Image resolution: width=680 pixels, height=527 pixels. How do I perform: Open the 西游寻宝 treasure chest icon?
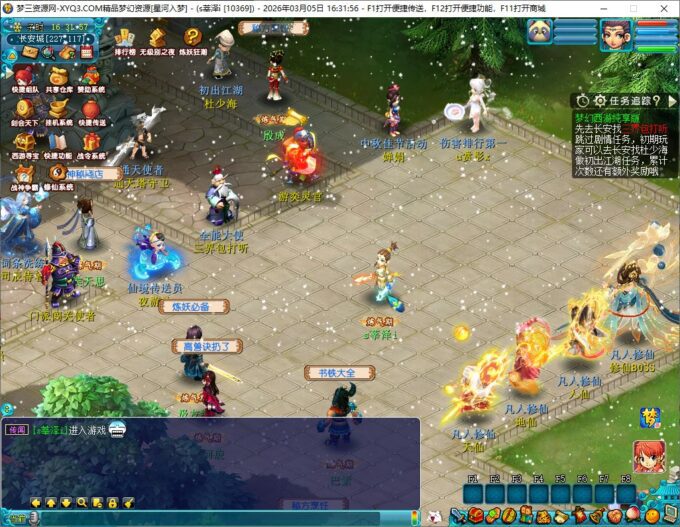click(x=26, y=142)
